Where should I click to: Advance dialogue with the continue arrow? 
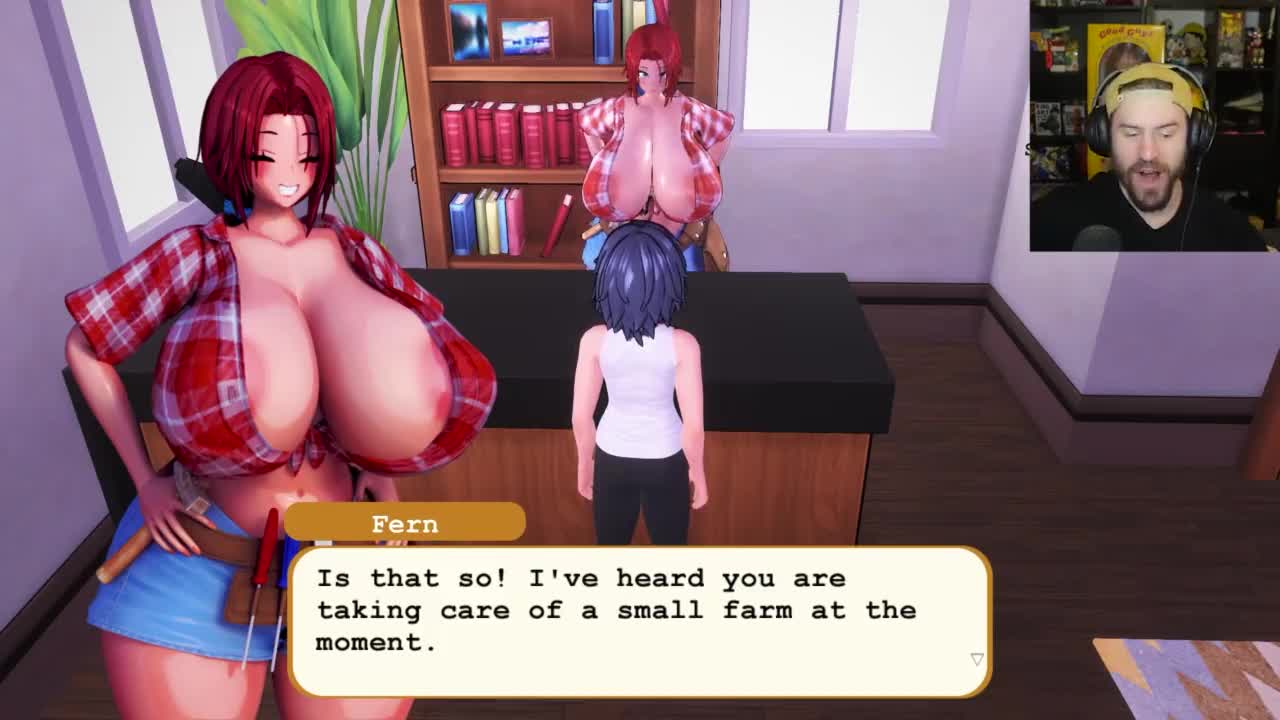click(977, 659)
